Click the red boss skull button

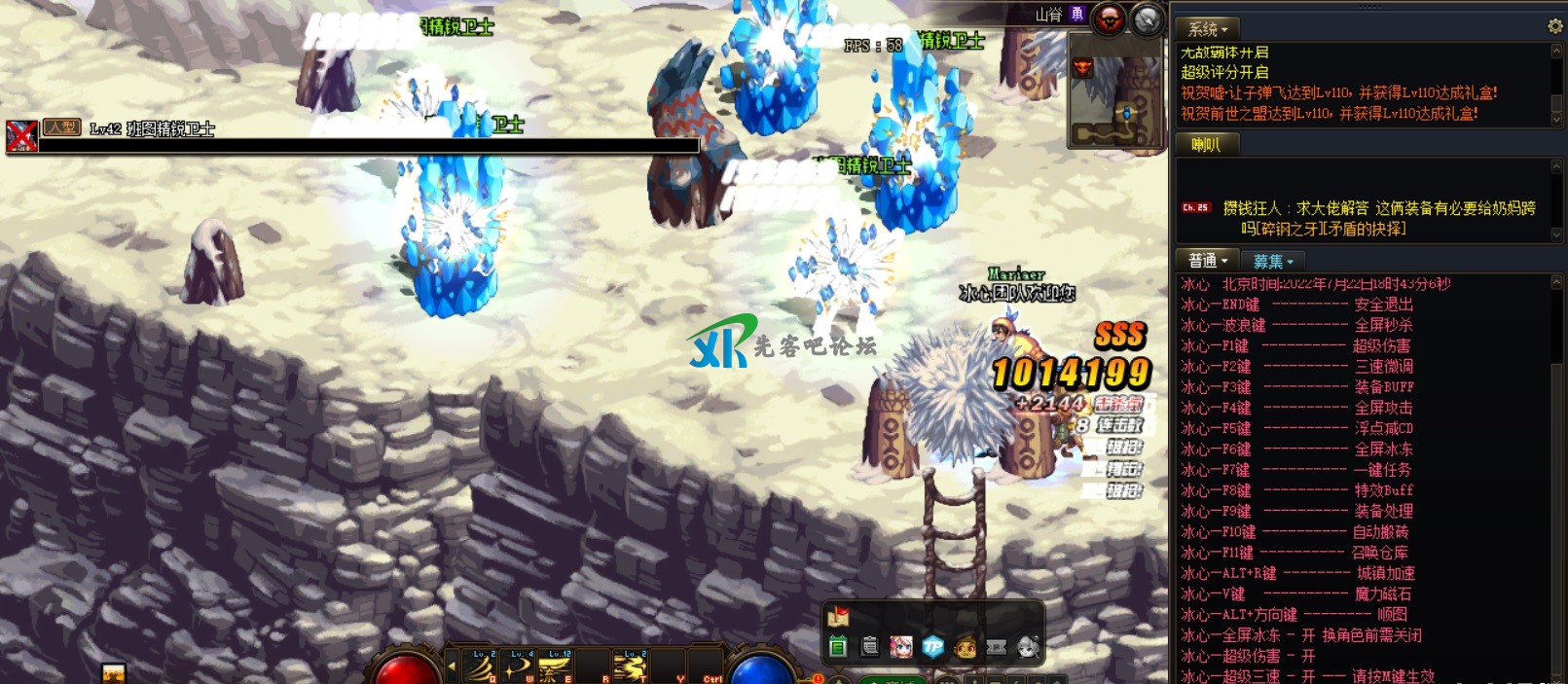click(1109, 18)
